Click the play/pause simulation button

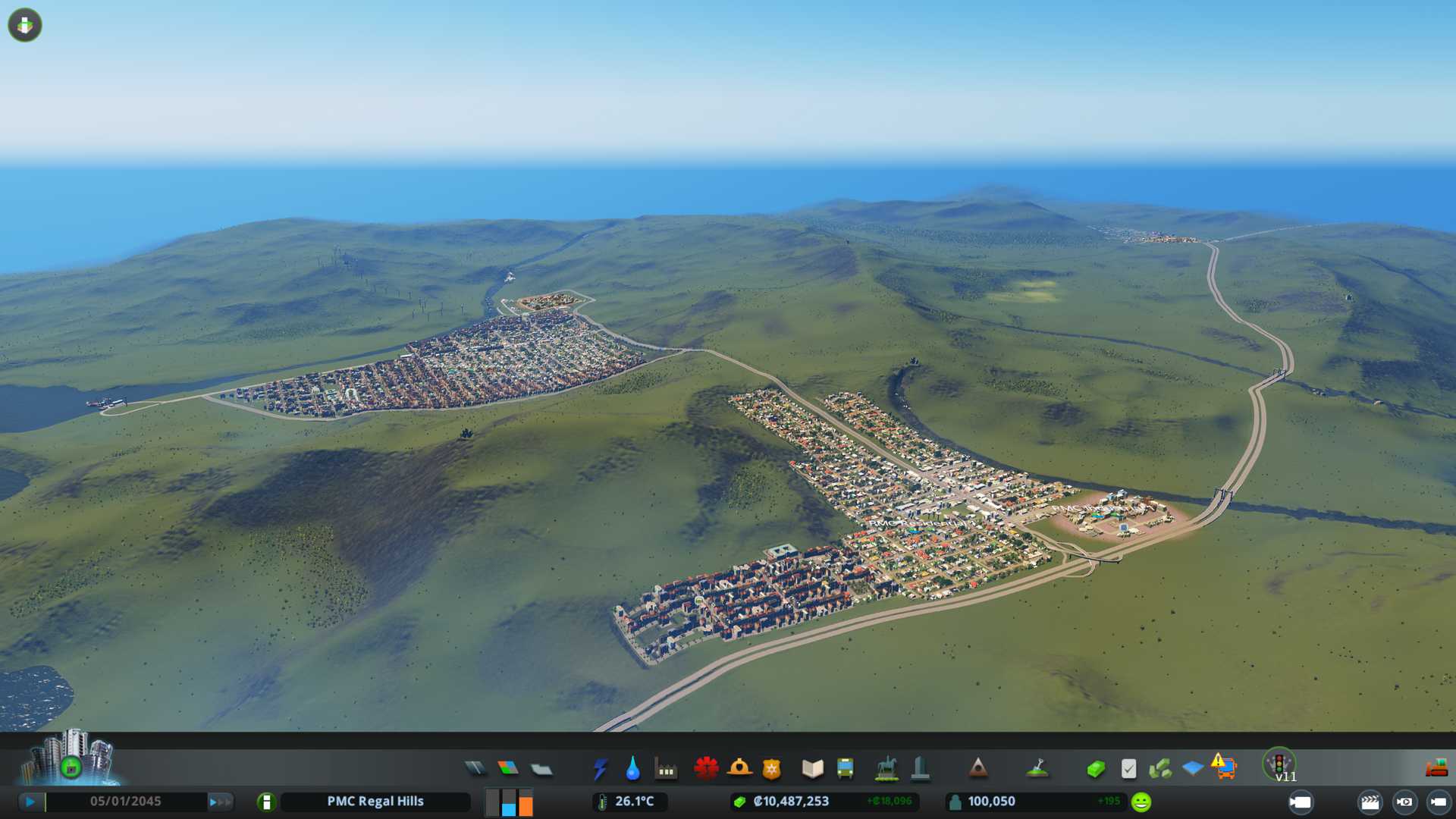[x=30, y=802]
